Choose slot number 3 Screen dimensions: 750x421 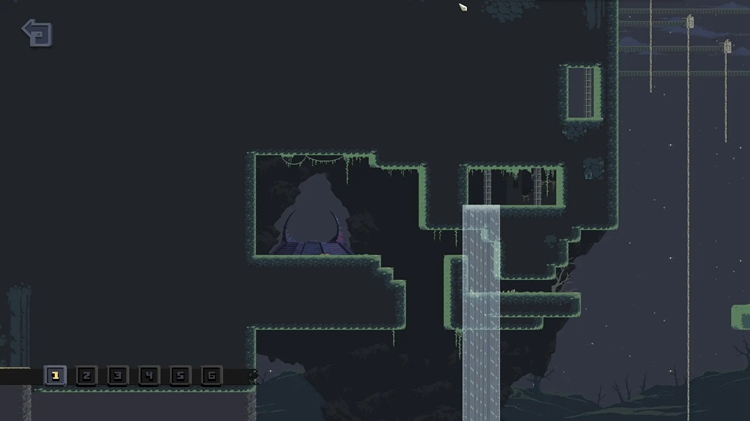(x=117, y=376)
